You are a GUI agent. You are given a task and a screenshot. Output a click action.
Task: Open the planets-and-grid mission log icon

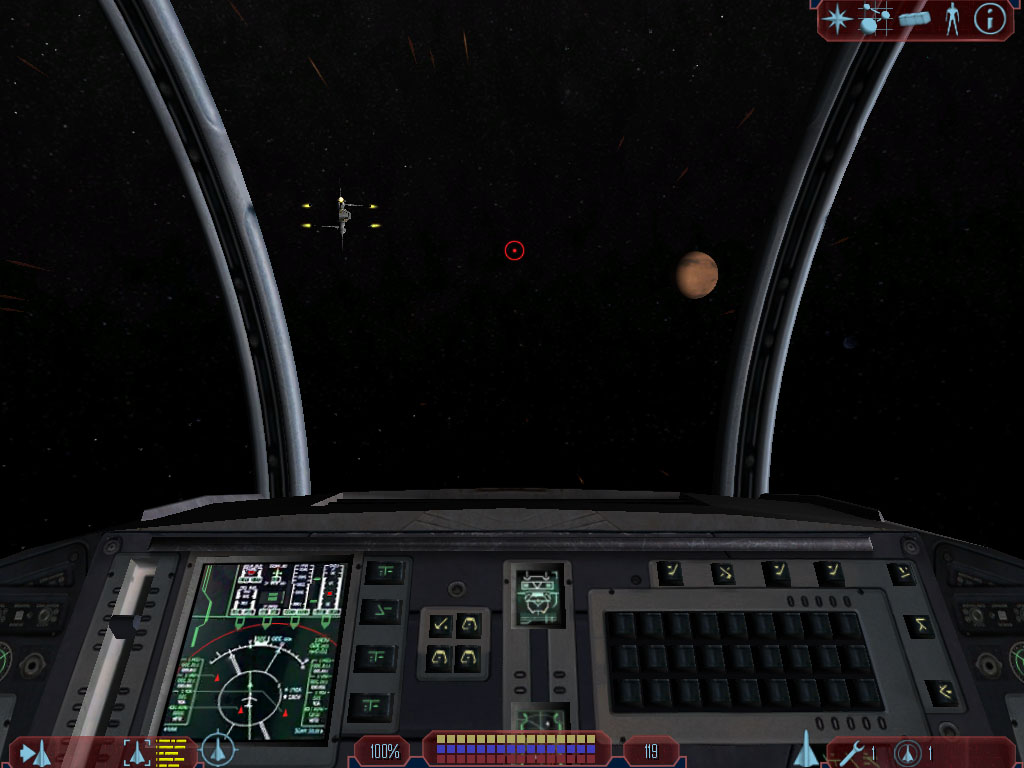(x=875, y=19)
